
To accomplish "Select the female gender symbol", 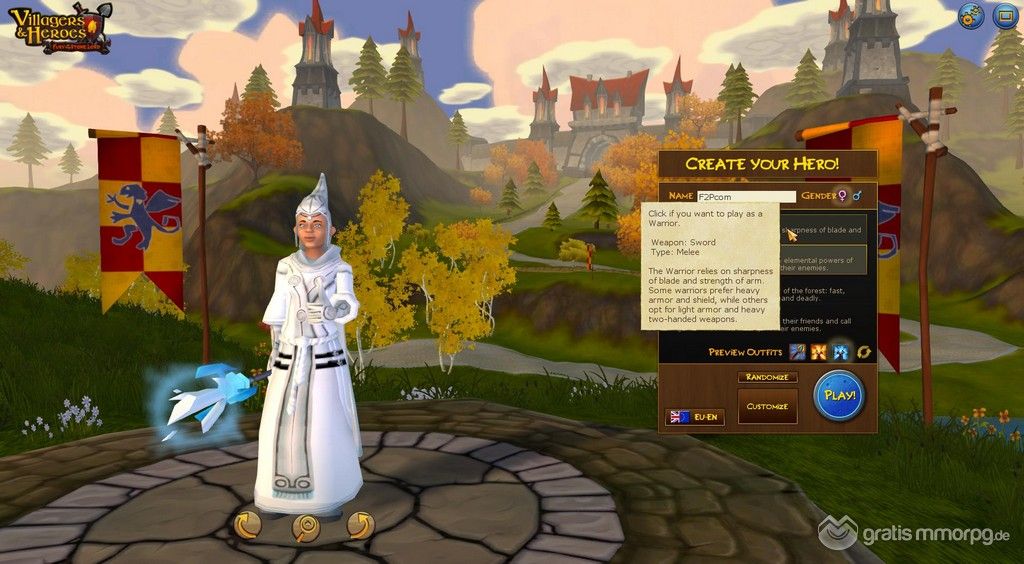I will 843,196.
